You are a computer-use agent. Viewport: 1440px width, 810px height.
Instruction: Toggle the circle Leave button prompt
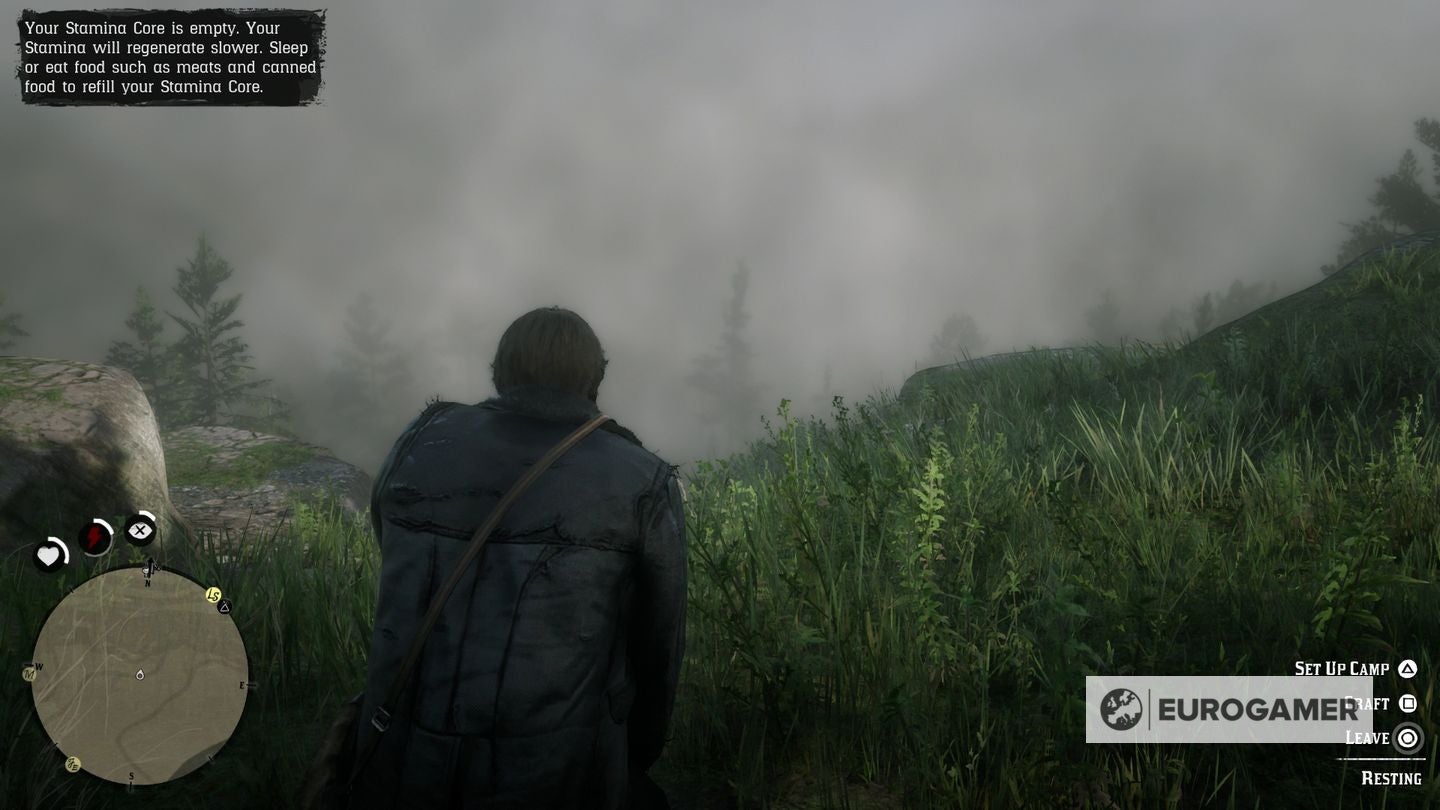pyautogui.click(x=1407, y=738)
